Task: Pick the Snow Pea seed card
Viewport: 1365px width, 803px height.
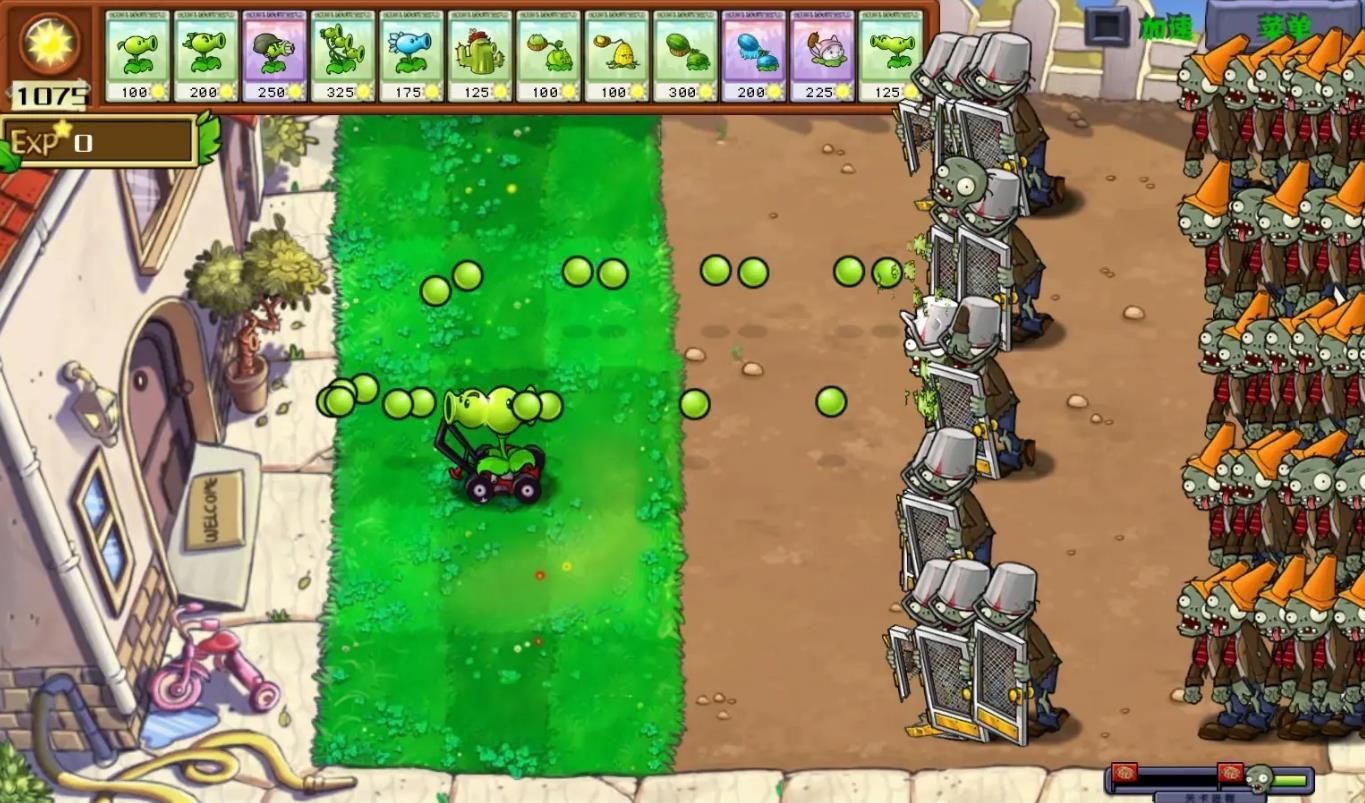Action: (411, 56)
